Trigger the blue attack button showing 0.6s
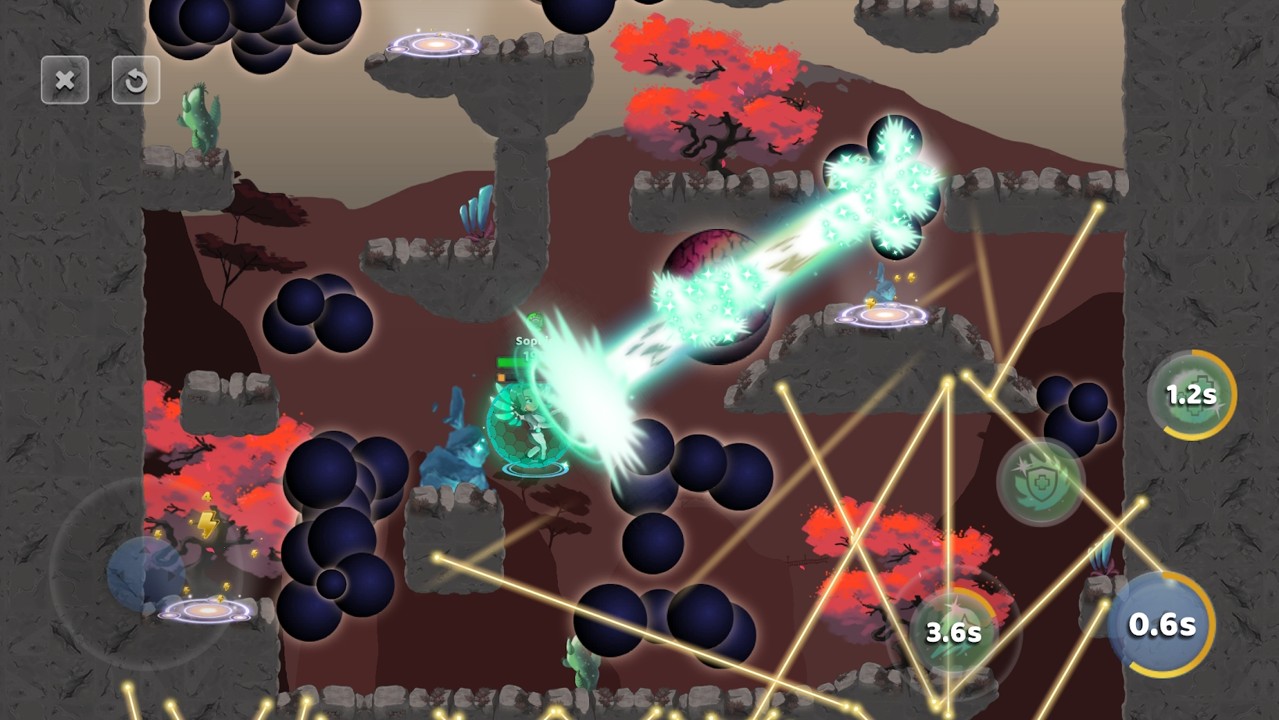Image resolution: width=1279 pixels, height=720 pixels. 1162,625
